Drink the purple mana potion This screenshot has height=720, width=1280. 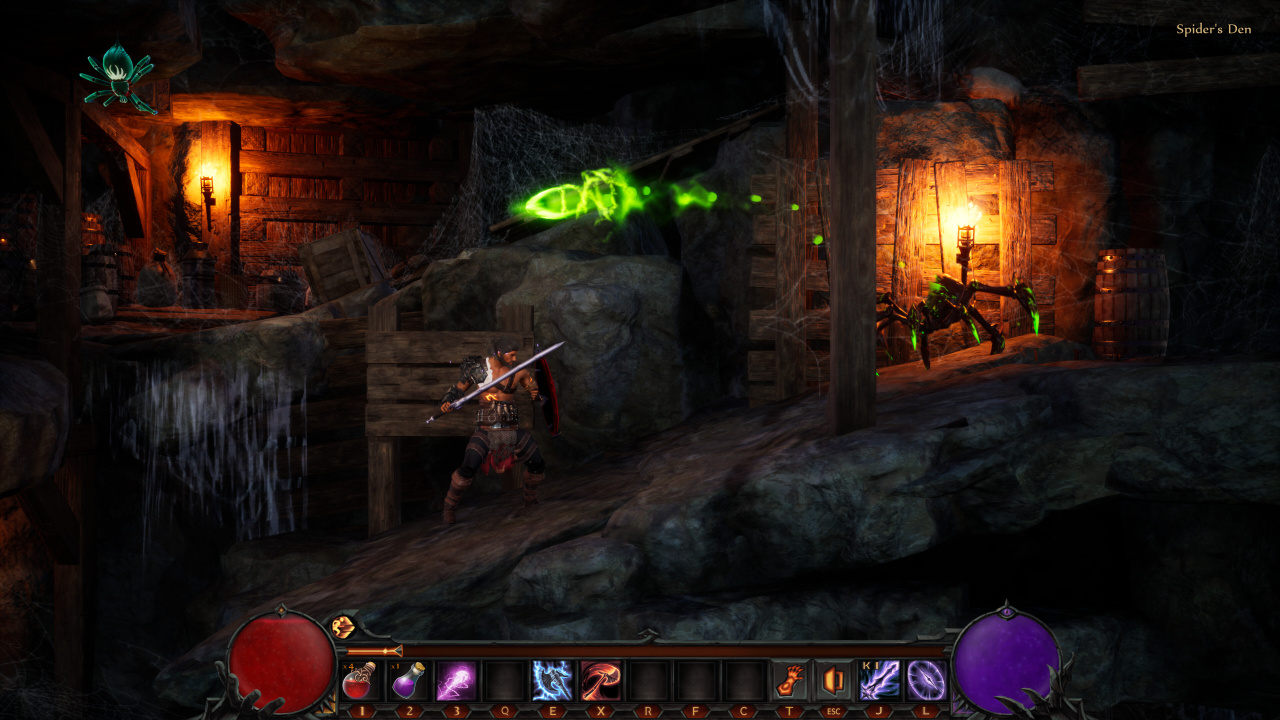(x=407, y=681)
